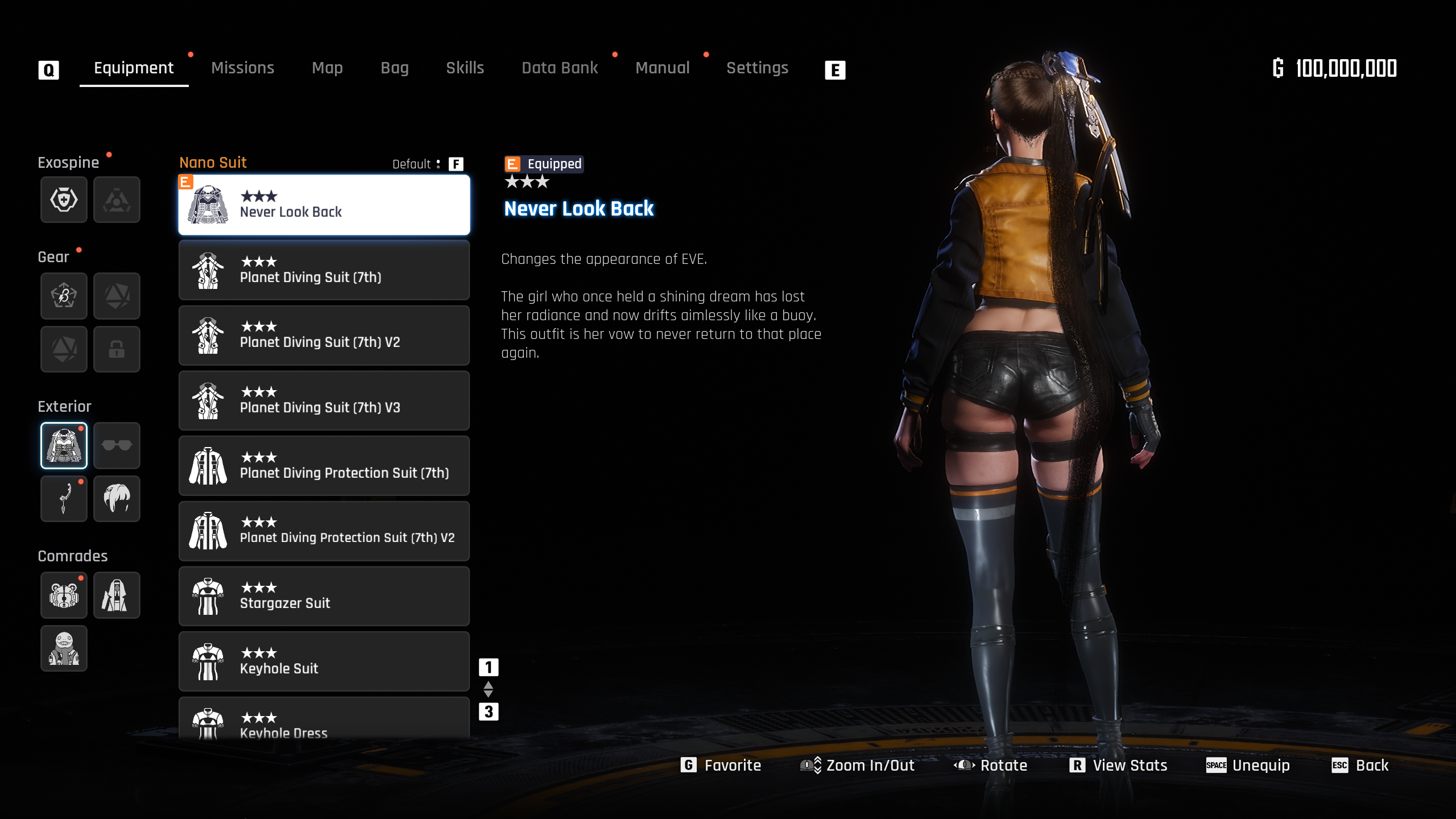Screen dimensions: 1456x819
Task: Open the Data Bank tab
Action: click(560, 68)
